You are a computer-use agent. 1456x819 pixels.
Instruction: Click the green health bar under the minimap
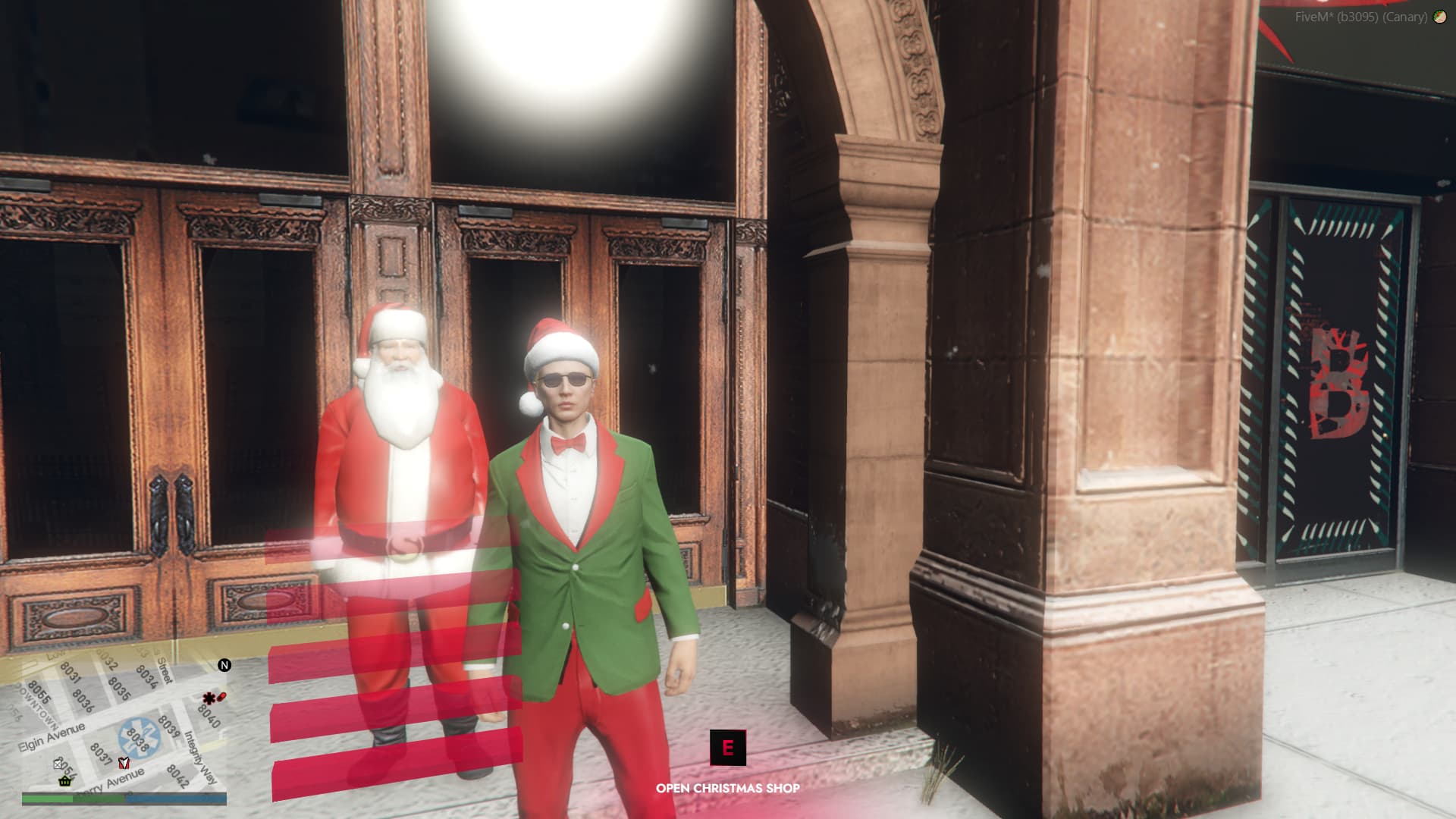click(x=45, y=799)
